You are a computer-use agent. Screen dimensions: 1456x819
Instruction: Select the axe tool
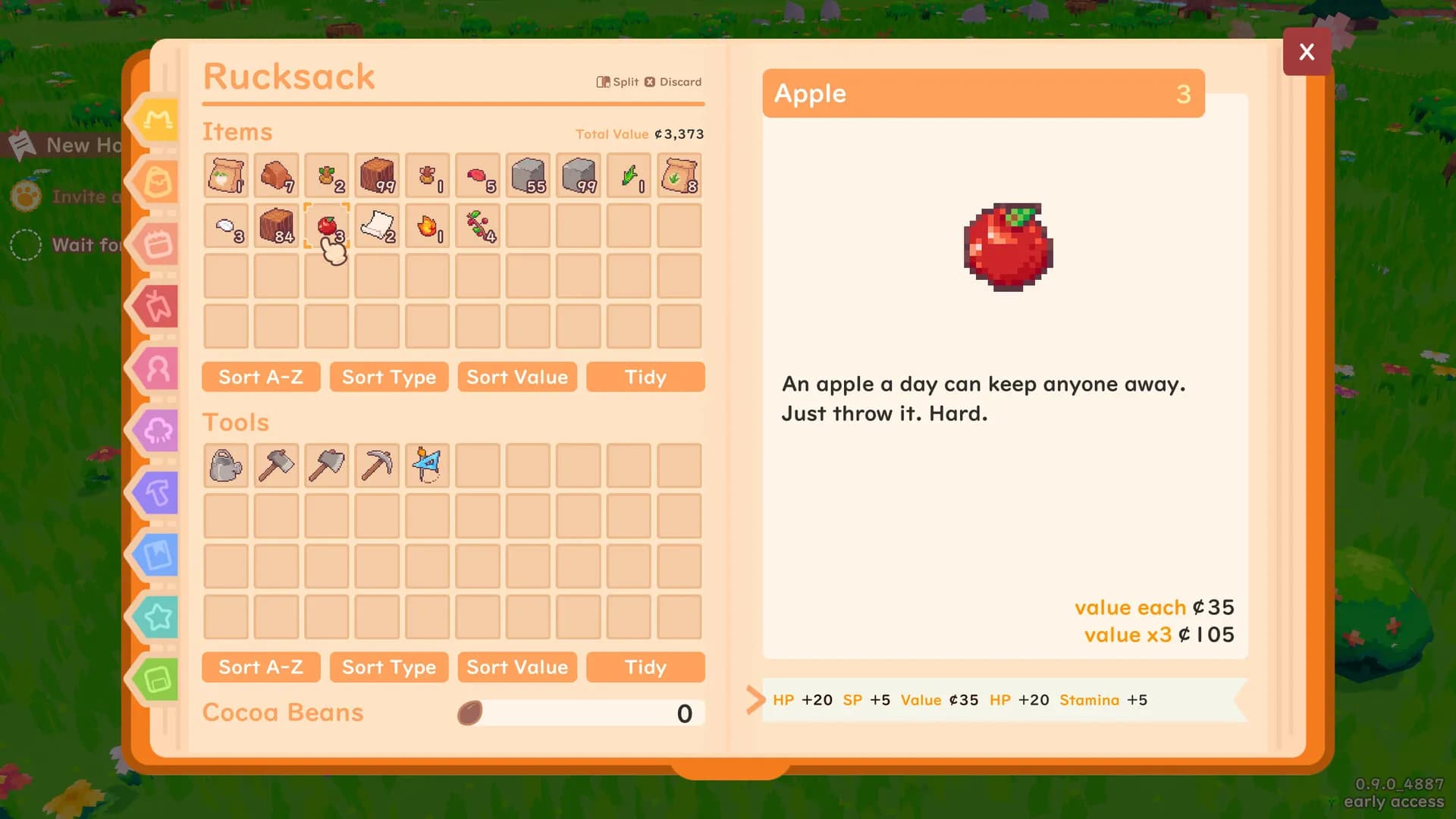(326, 466)
